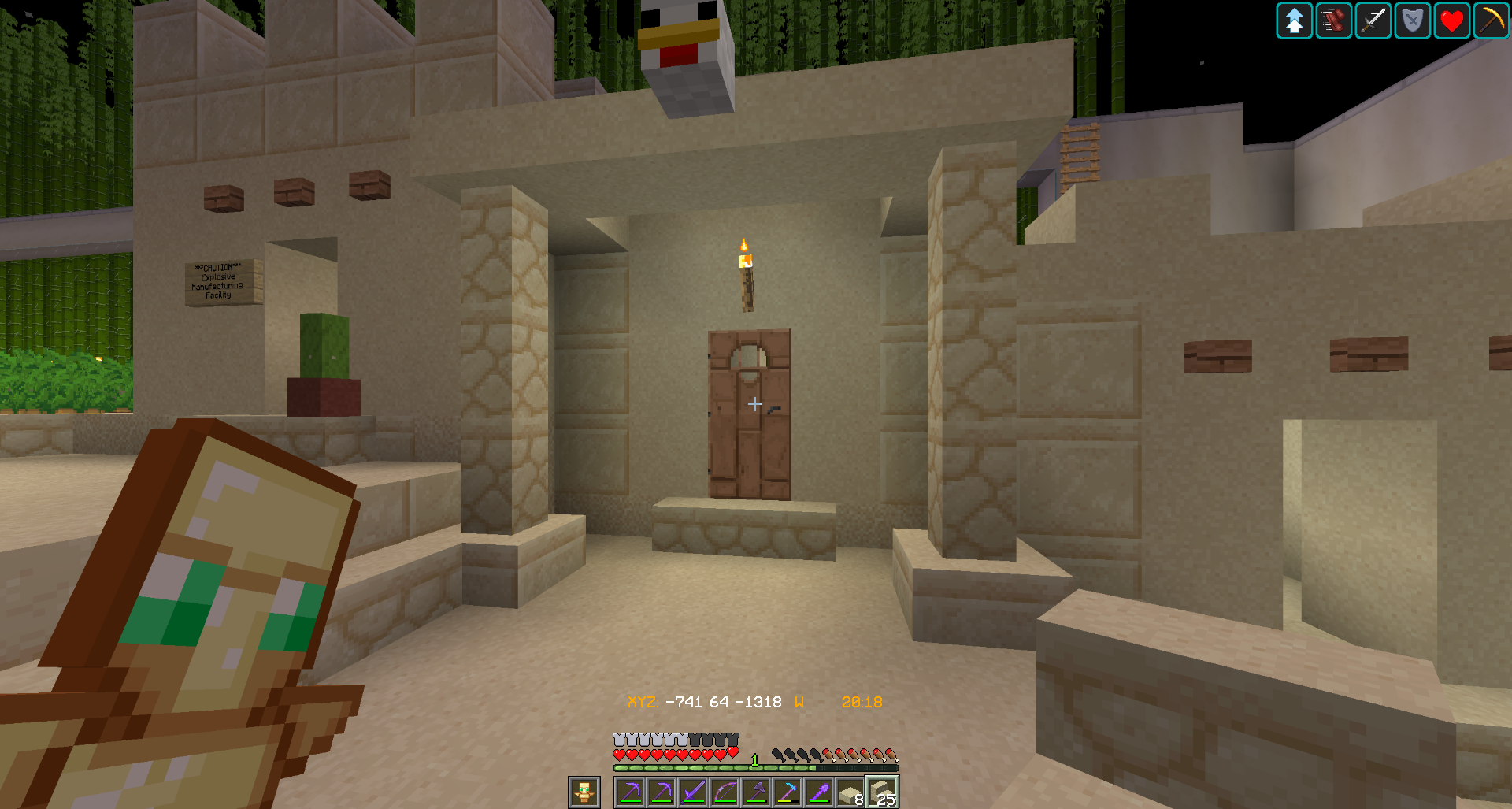Select the purple axe hotbar slot
1512x809 pixels.
point(756,792)
